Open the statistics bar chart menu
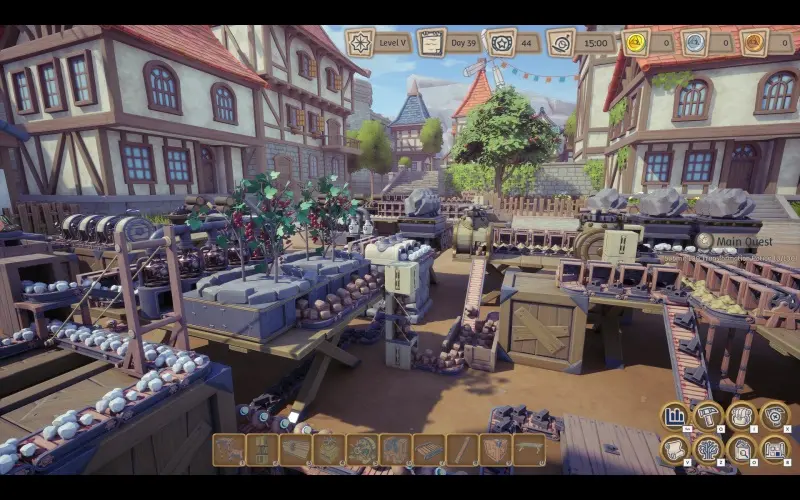Viewport: 800px width, 500px height. (675, 416)
